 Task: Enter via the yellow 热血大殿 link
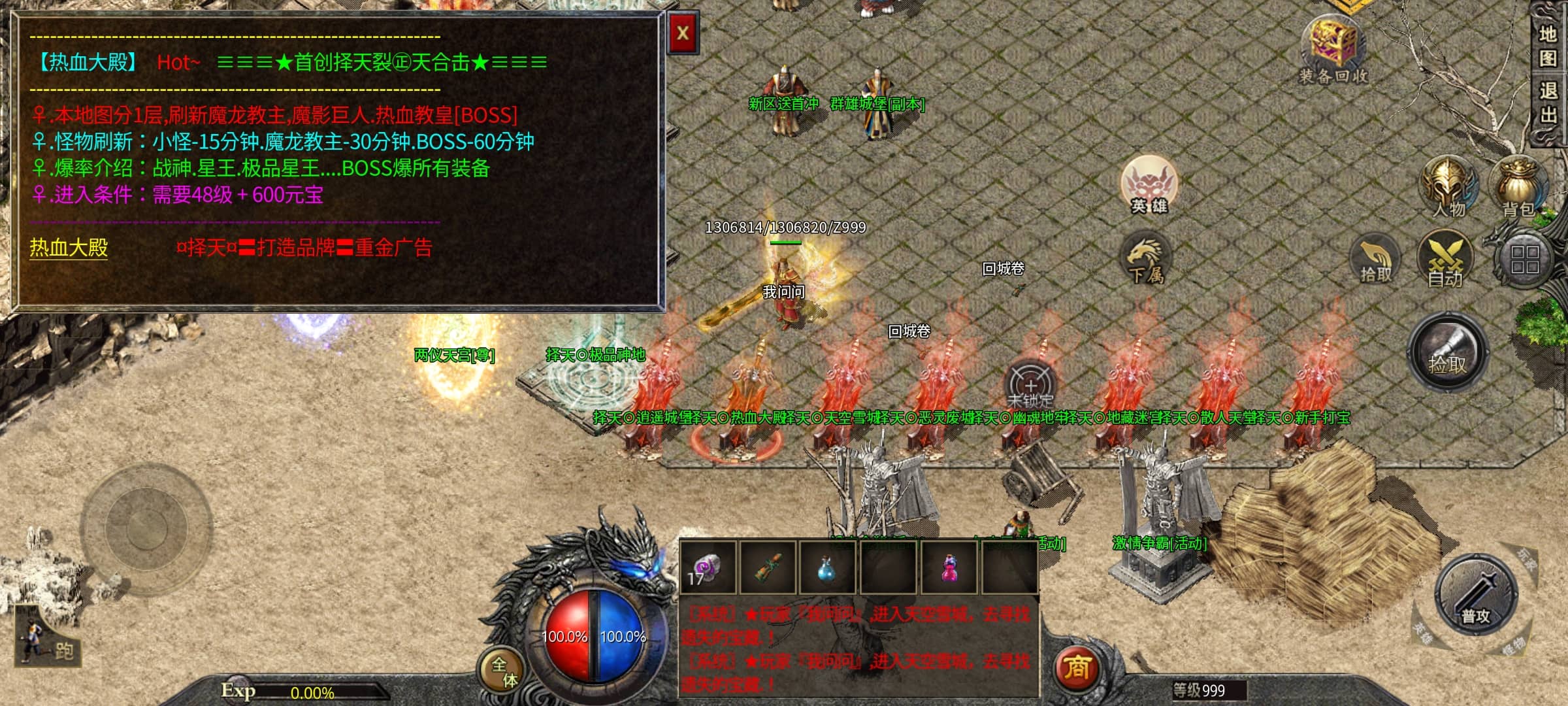[69, 248]
